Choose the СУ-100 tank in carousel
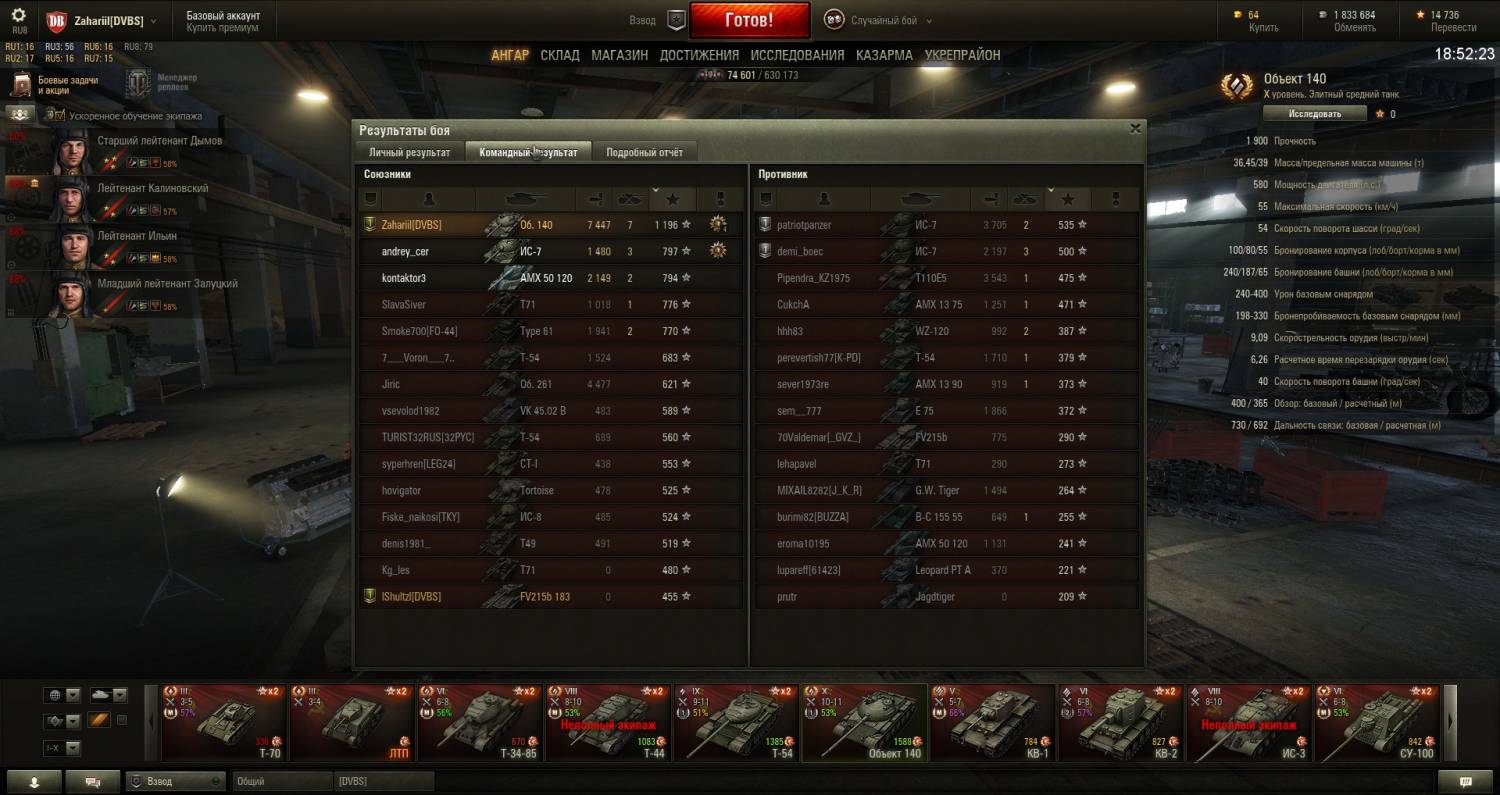The width and height of the screenshot is (1500, 795). (x=1376, y=722)
